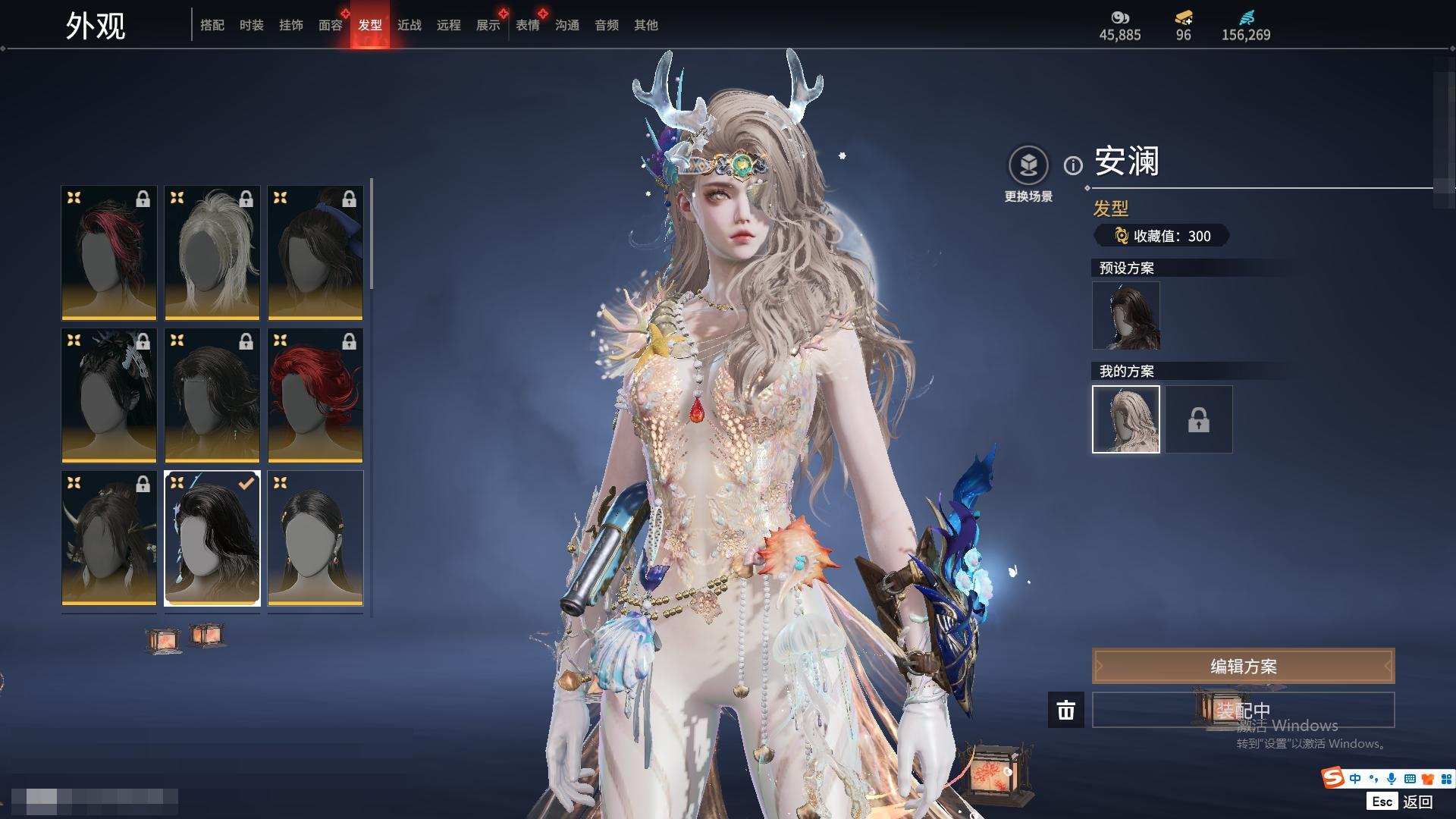Delete the scheme with the trash icon
The height and width of the screenshot is (819, 1456).
[x=1066, y=710]
